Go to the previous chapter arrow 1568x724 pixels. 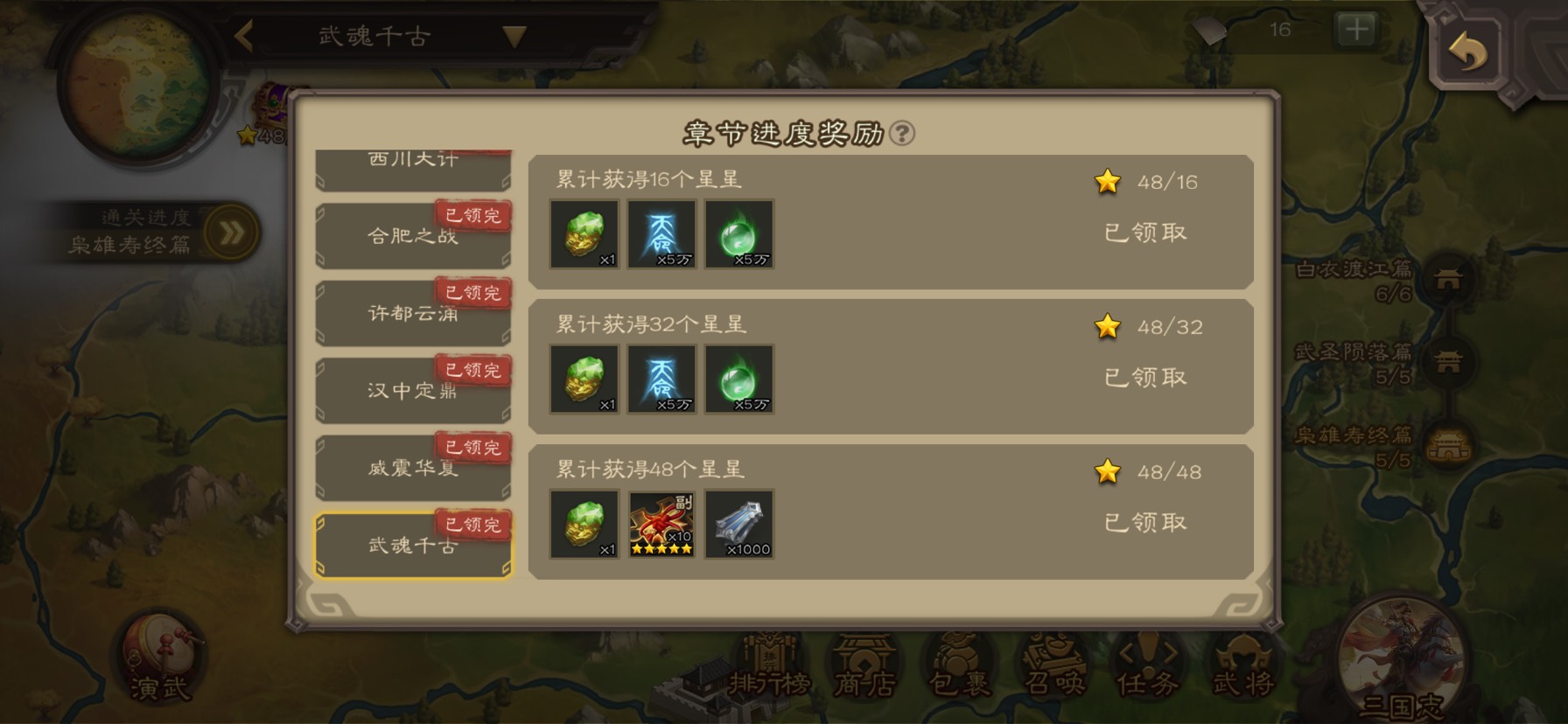tap(244, 37)
